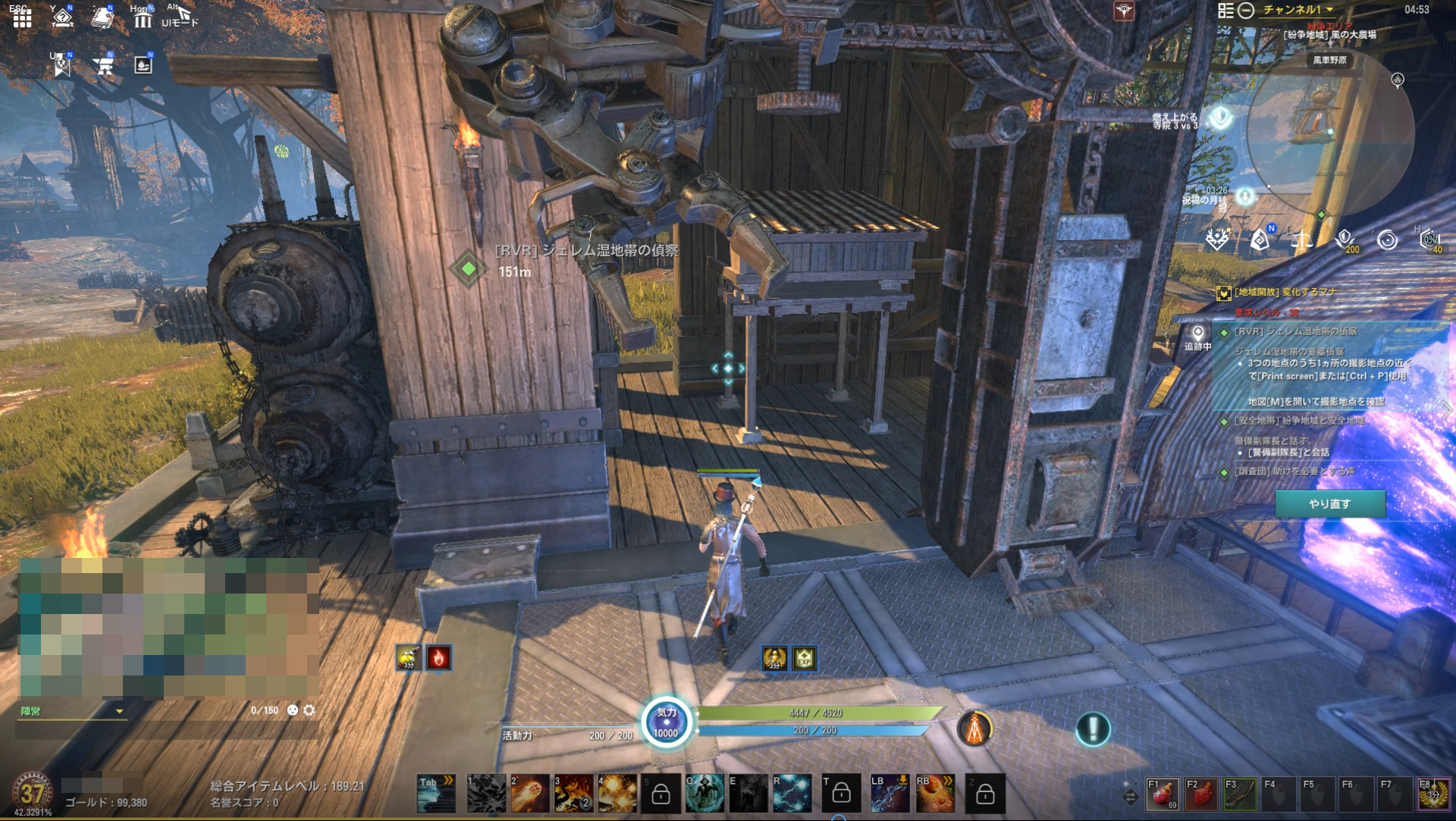1456x821 pixels.
Task: Activate the fireball skill in slot 2
Action: coord(529,793)
